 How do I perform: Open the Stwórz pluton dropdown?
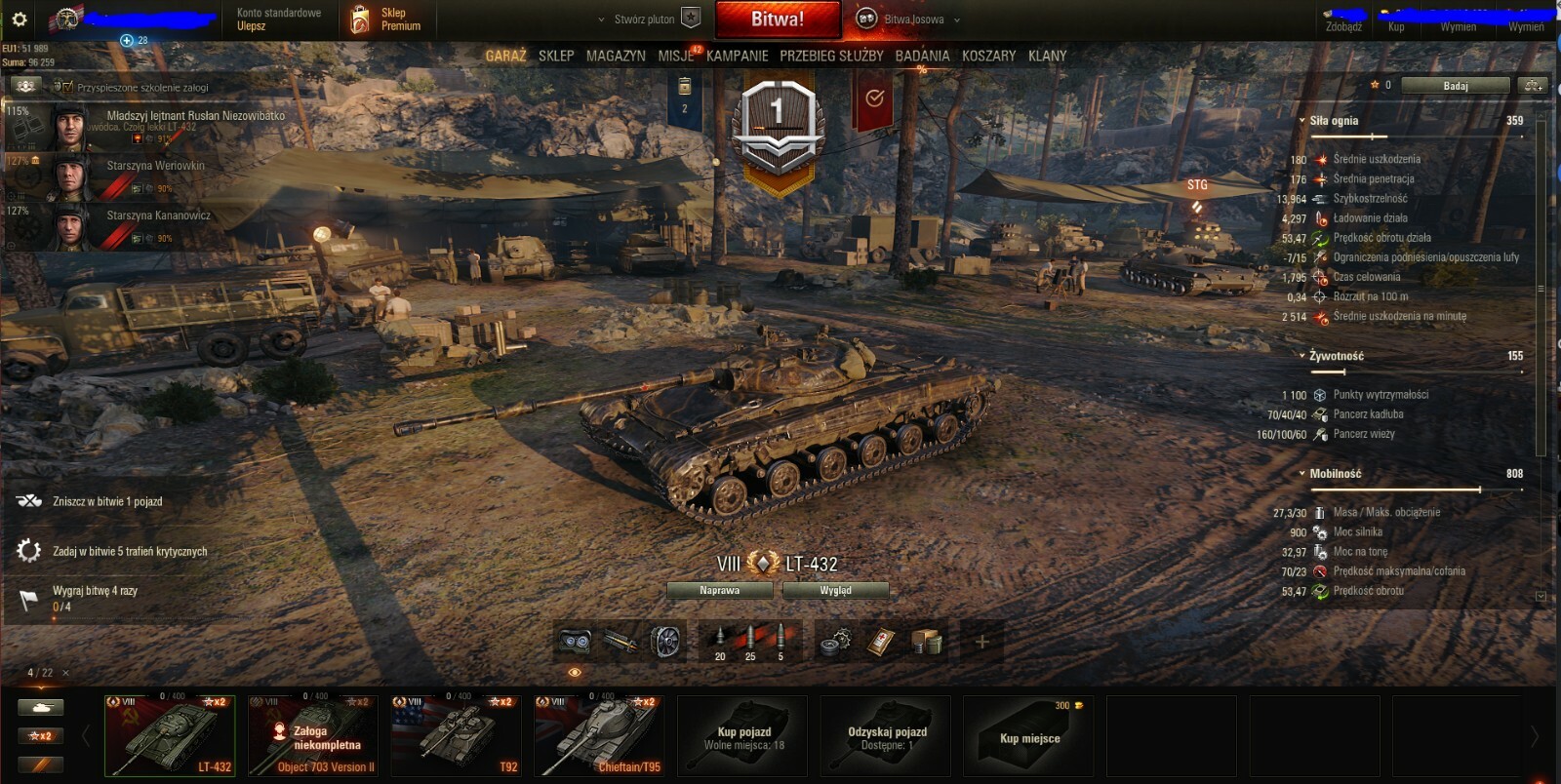[647, 20]
